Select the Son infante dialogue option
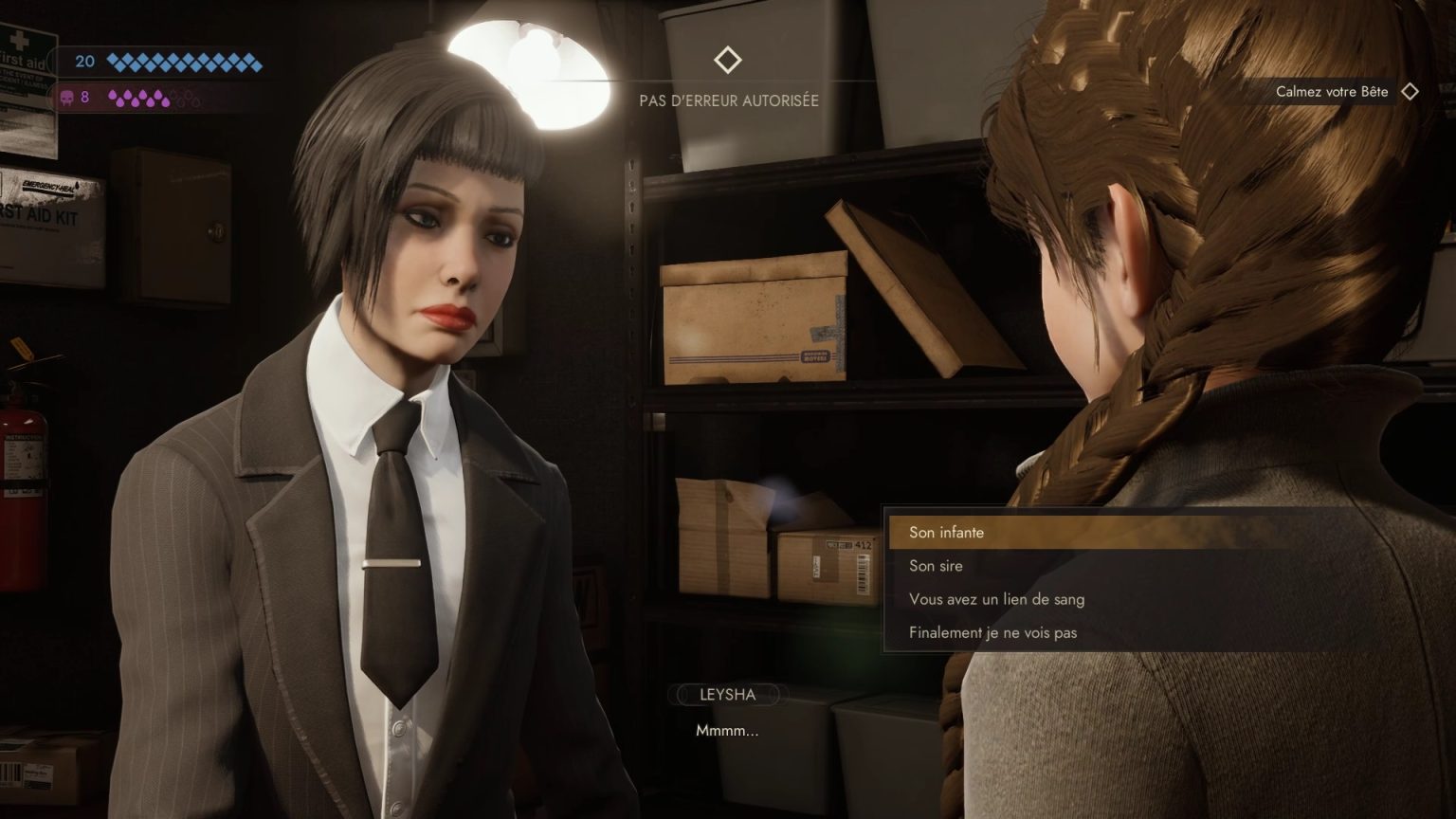 click(x=946, y=532)
